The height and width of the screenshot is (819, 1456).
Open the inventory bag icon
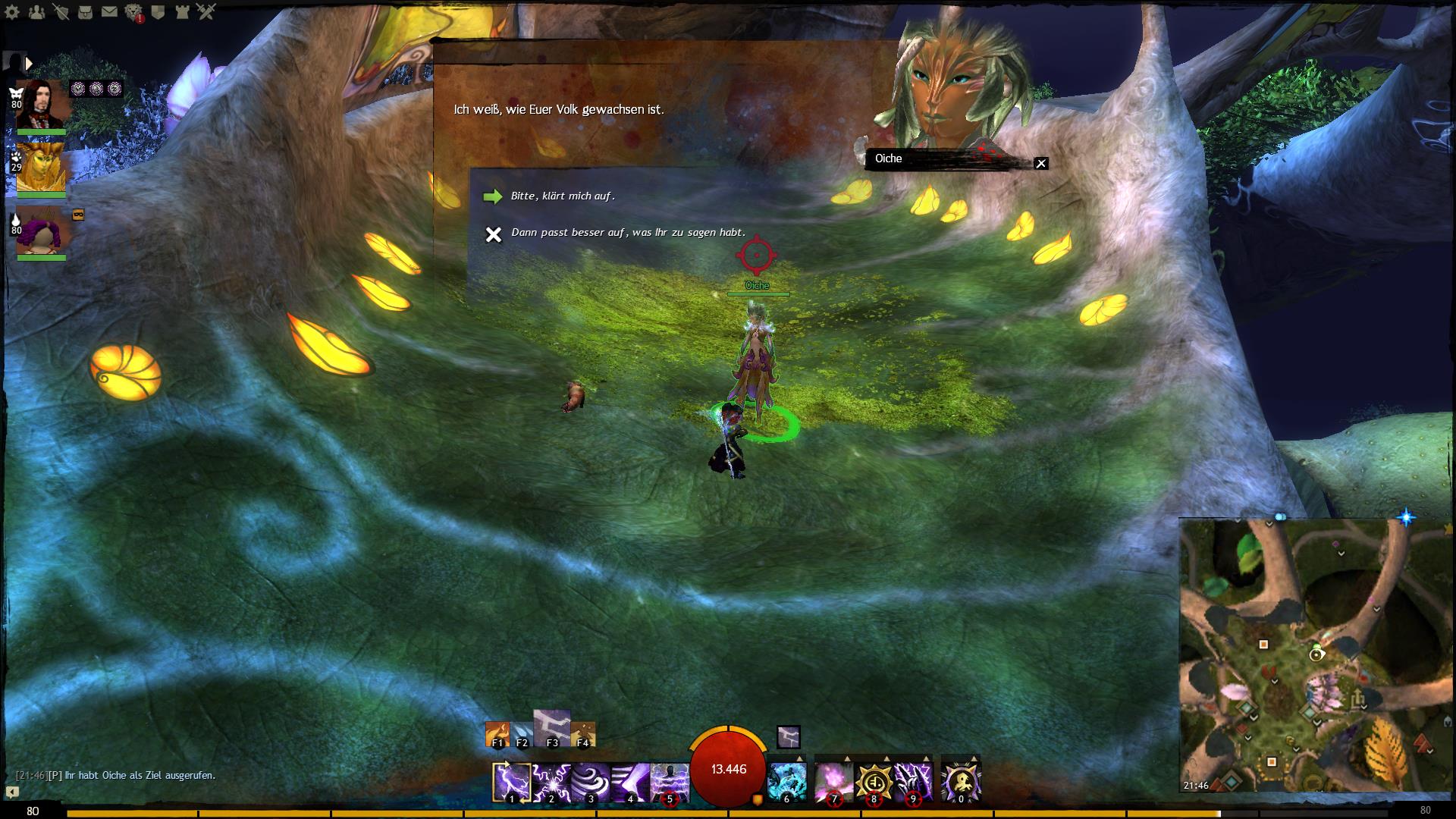[x=85, y=12]
